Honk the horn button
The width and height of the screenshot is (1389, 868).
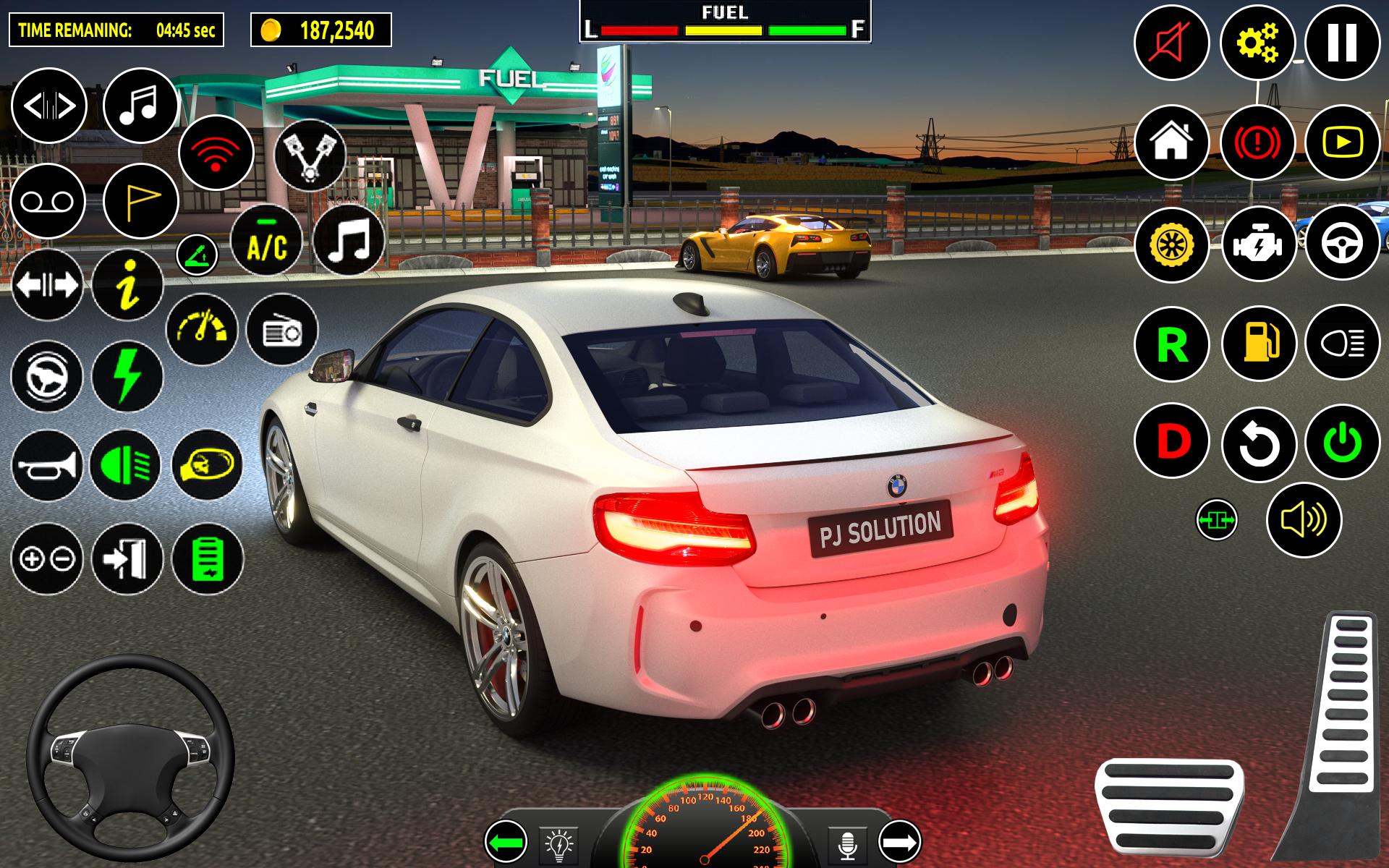(47, 465)
